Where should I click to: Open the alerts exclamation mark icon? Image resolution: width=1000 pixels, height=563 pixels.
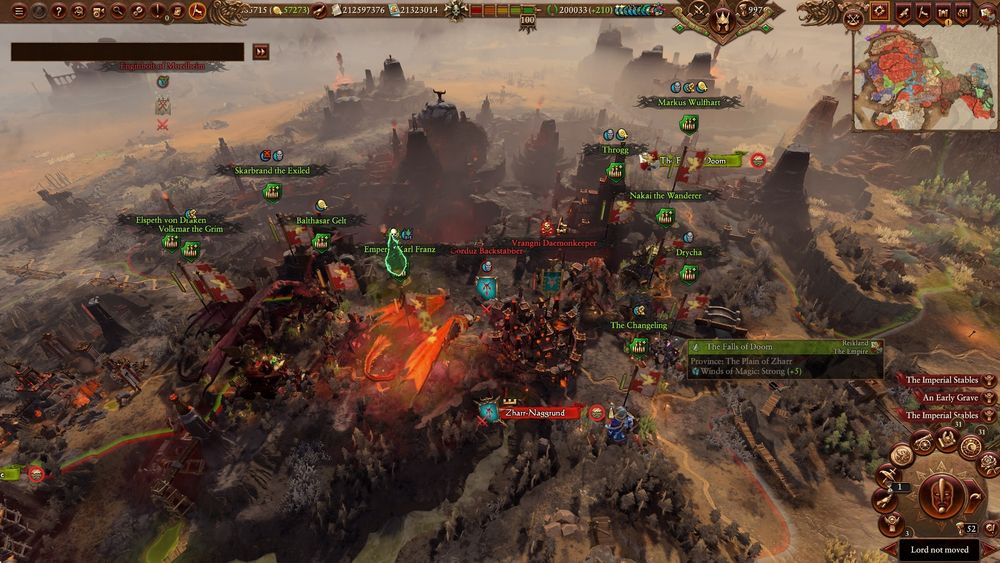[x=159, y=11]
